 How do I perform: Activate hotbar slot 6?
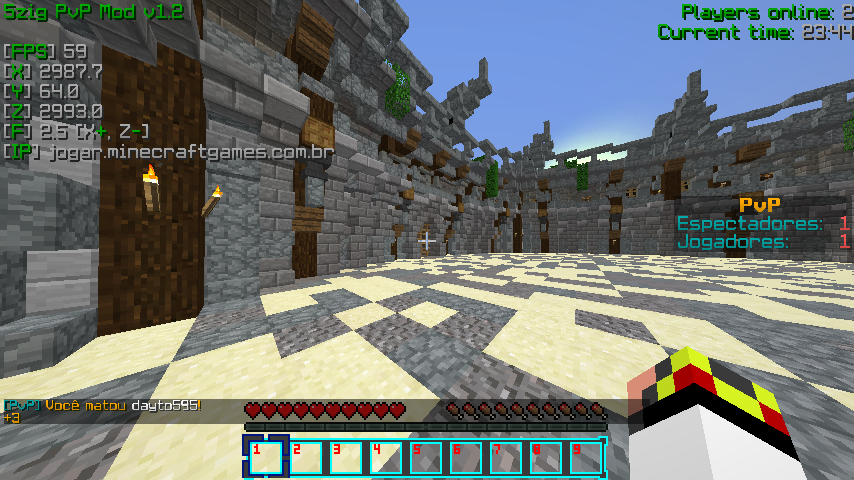466,457
